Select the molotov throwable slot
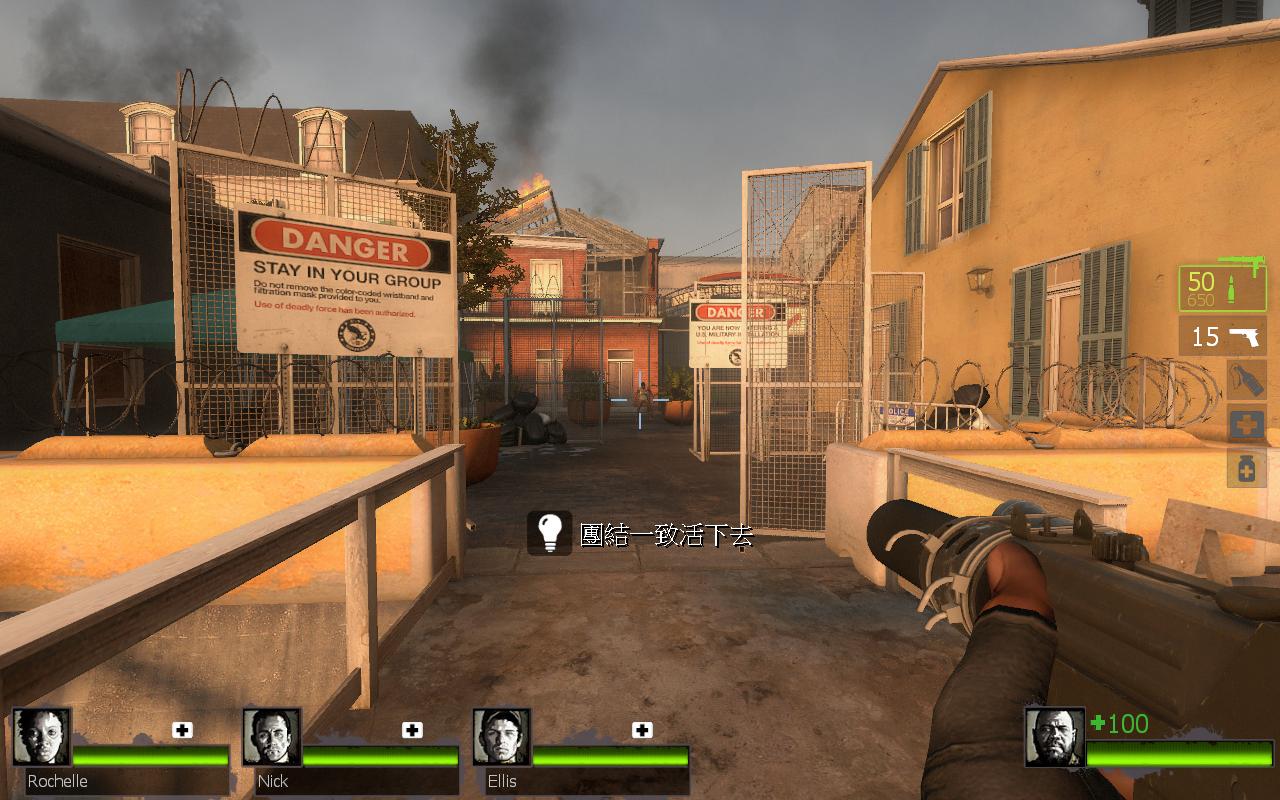 pyautogui.click(x=1246, y=380)
